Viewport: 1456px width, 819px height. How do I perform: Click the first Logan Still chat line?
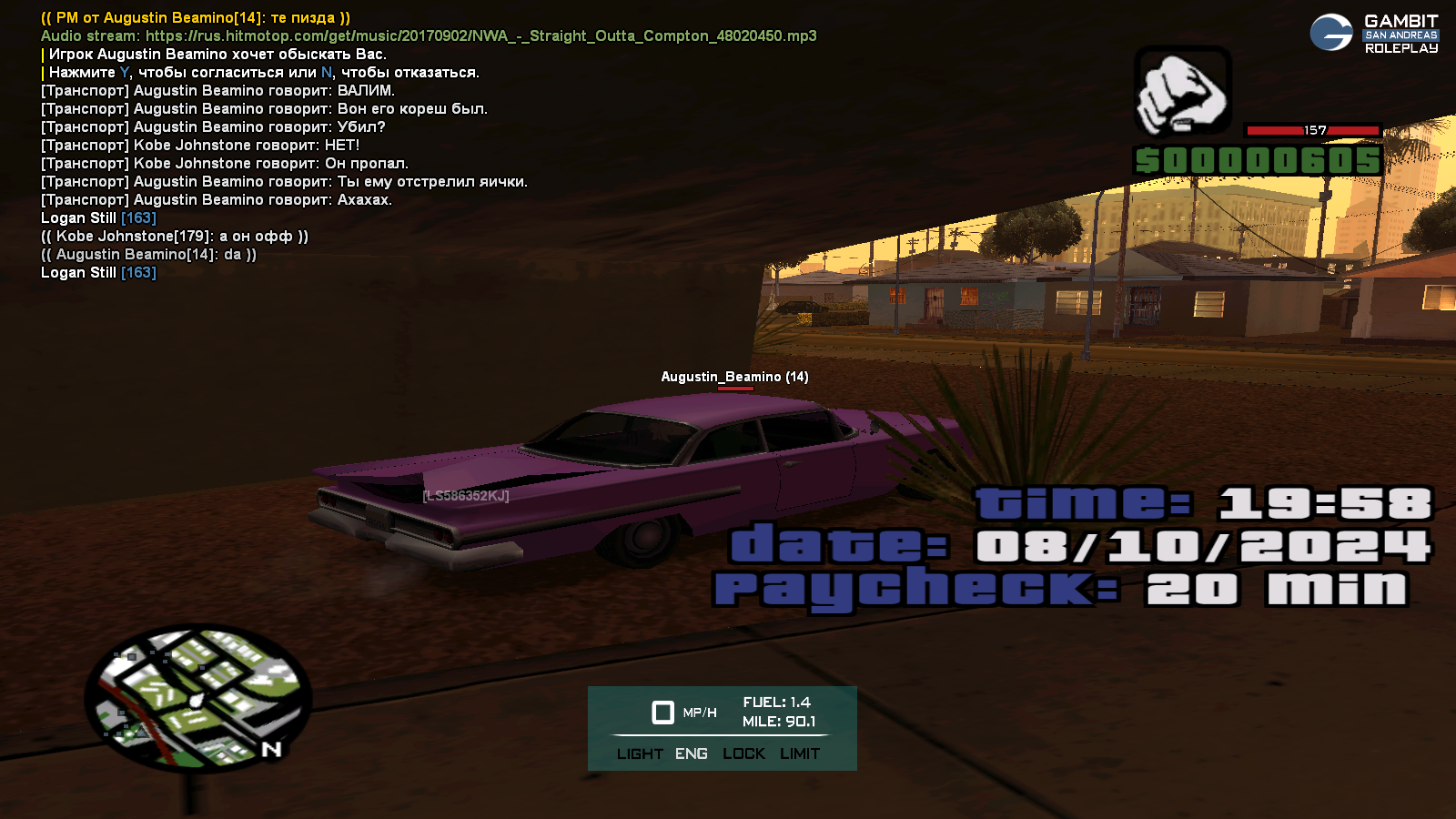[x=98, y=218]
